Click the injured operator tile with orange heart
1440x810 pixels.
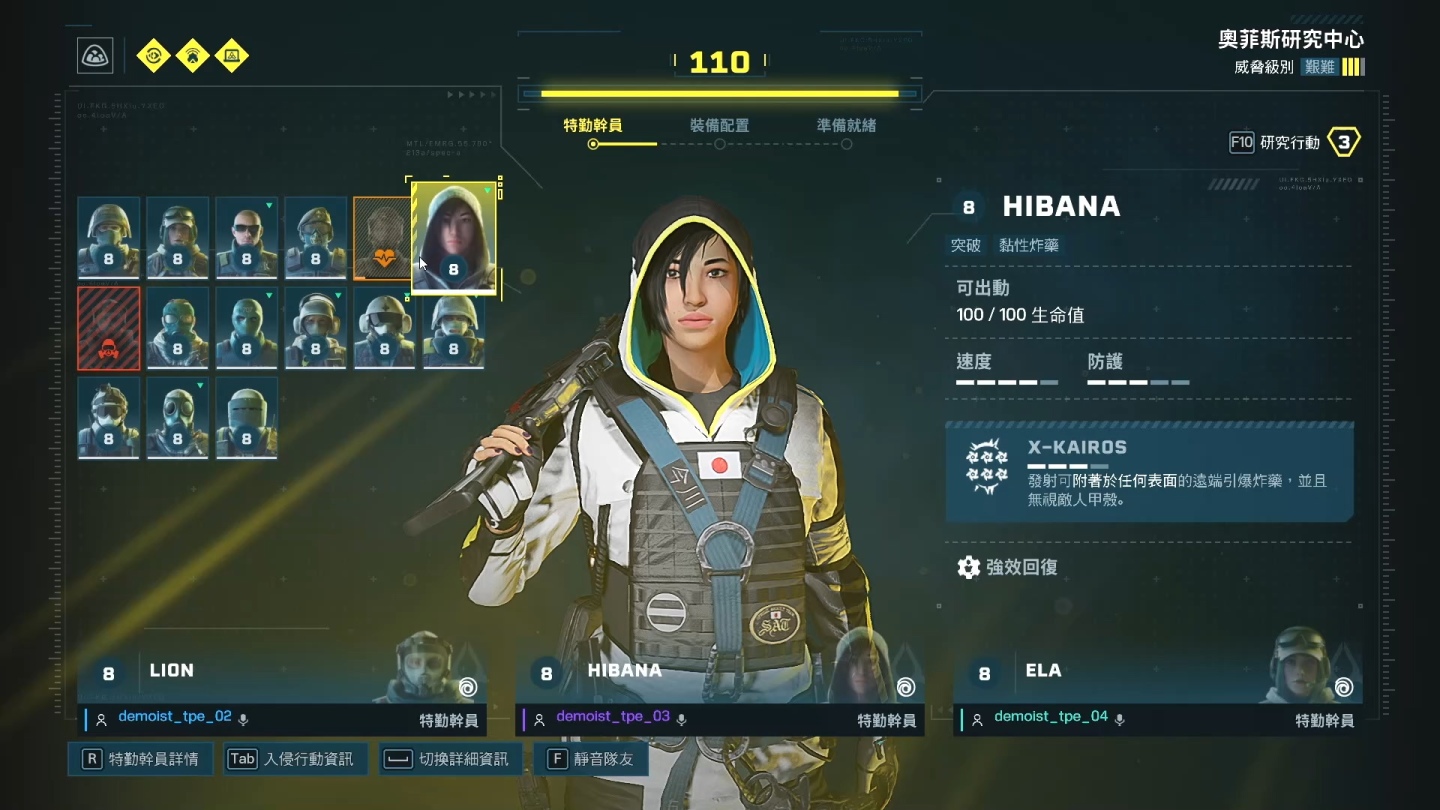(x=383, y=238)
